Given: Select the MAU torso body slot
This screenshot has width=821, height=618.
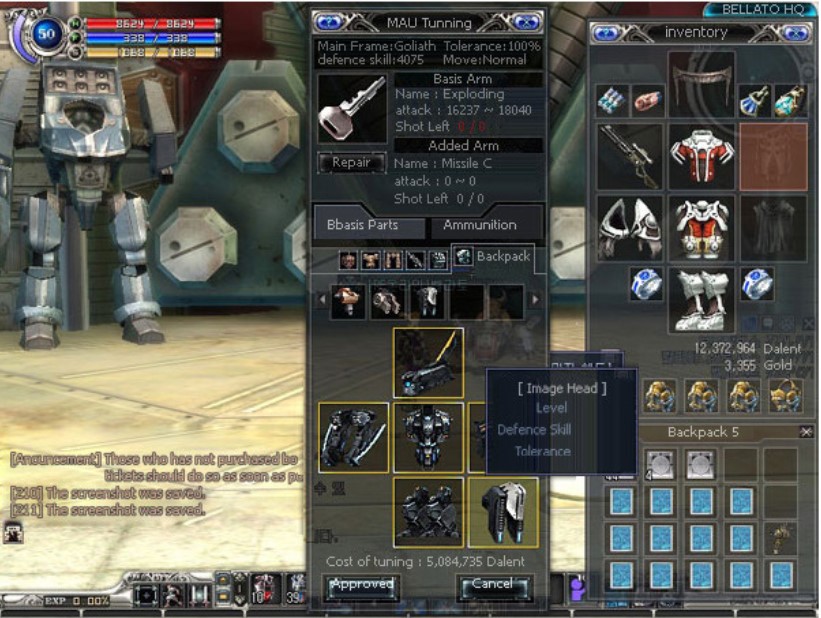Looking at the screenshot, I should point(428,437).
